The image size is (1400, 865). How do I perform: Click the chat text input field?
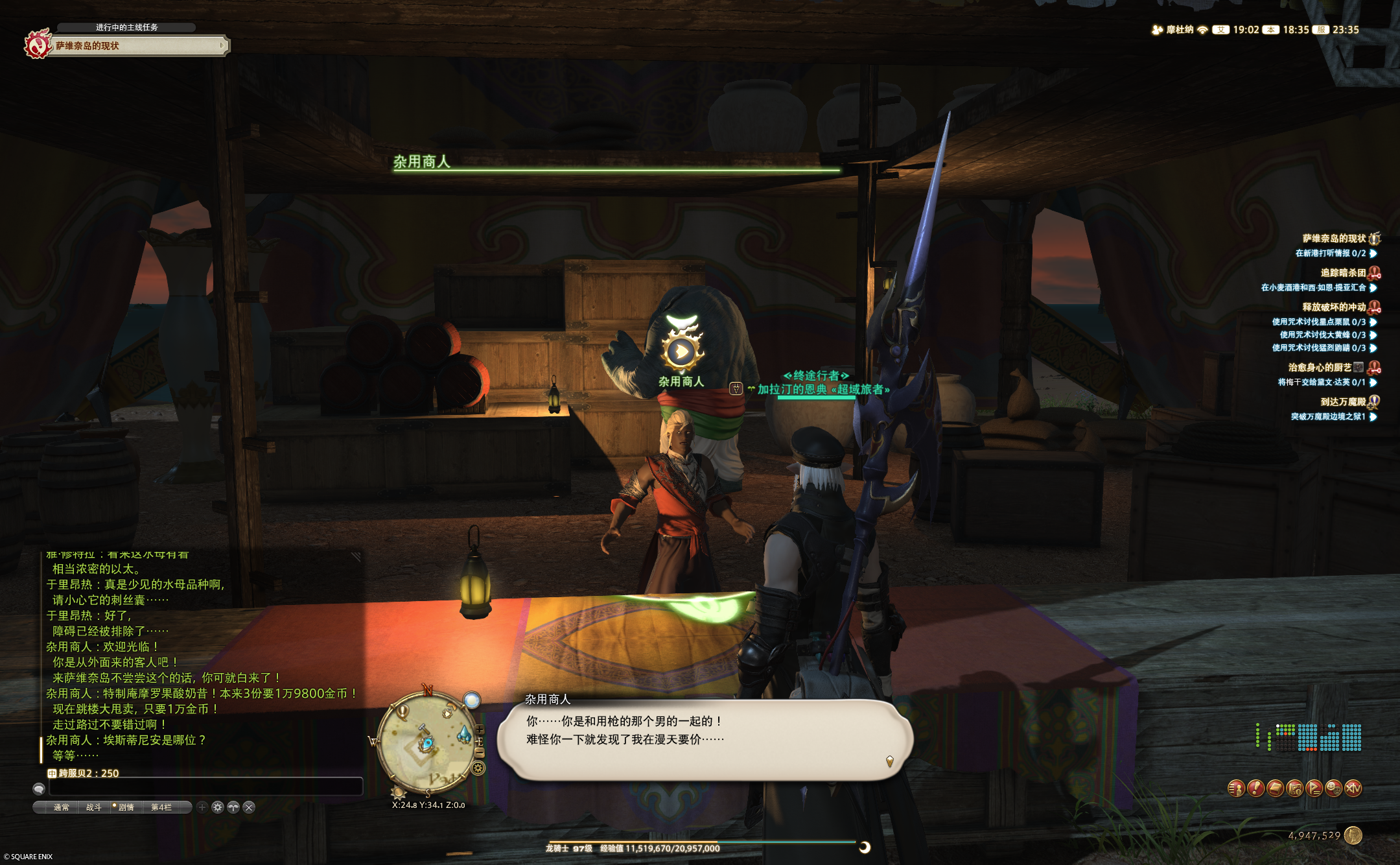[x=205, y=787]
